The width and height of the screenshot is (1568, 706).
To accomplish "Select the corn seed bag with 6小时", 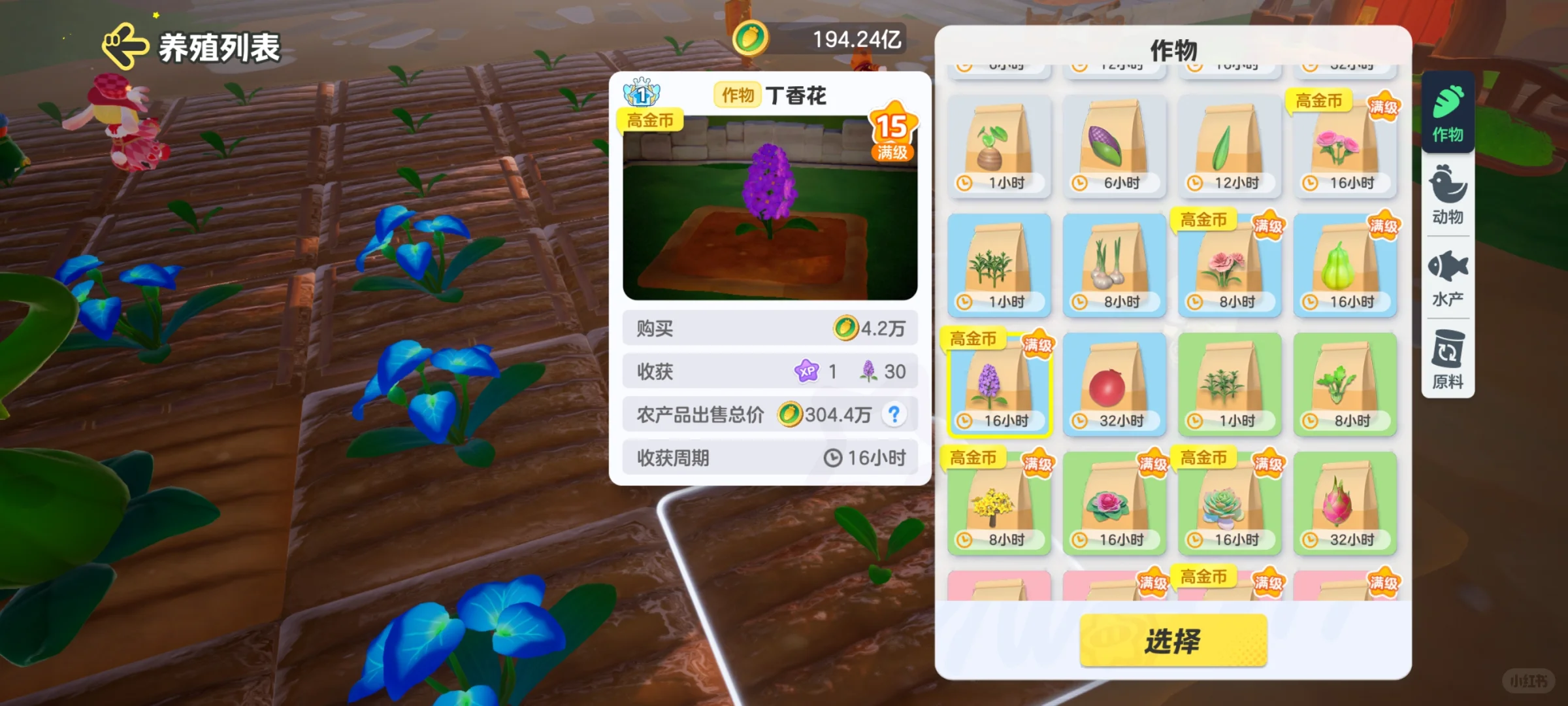I will point(1114,146).
